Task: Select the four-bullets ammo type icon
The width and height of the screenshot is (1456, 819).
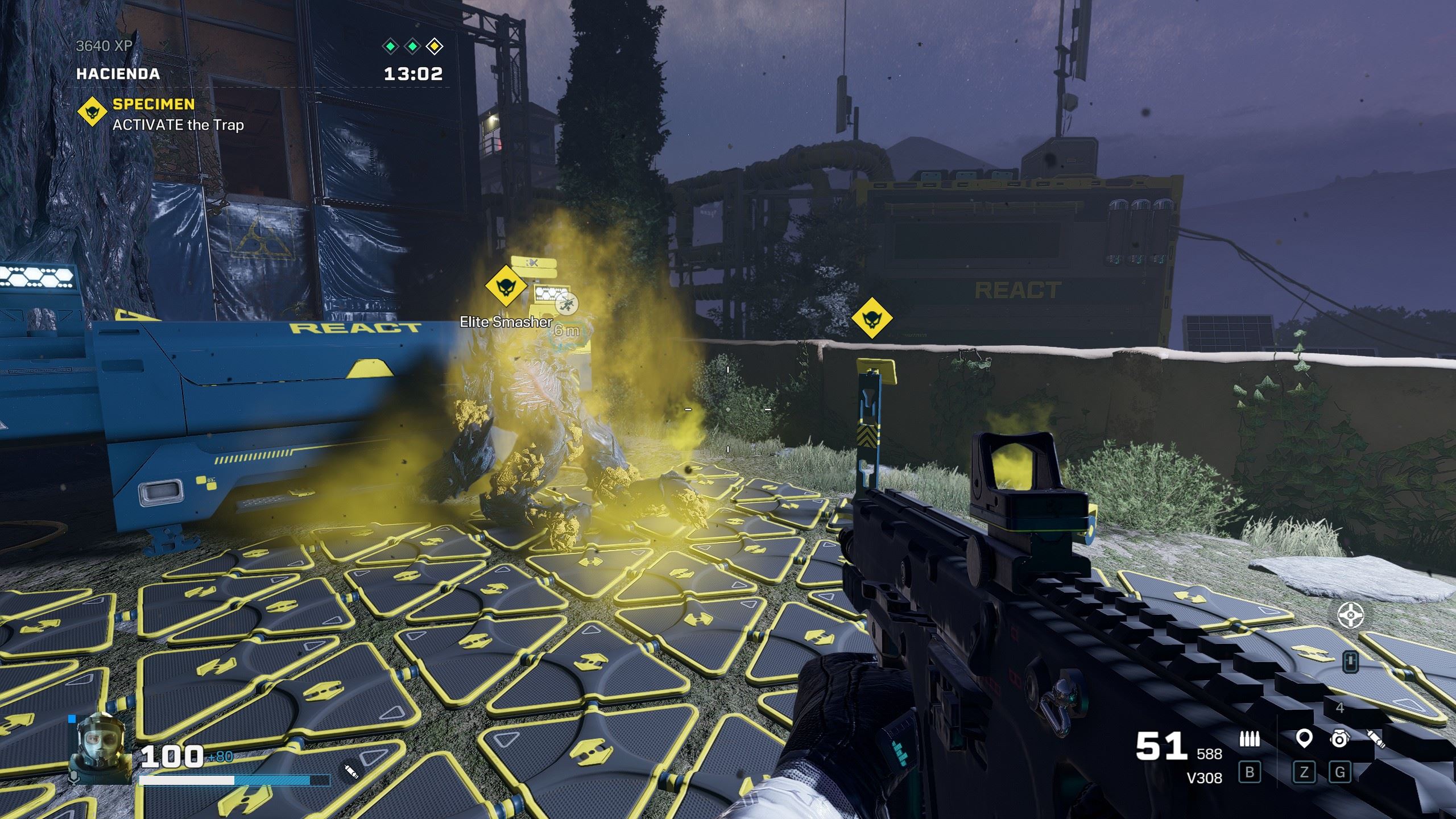Action: (1250, 739)
